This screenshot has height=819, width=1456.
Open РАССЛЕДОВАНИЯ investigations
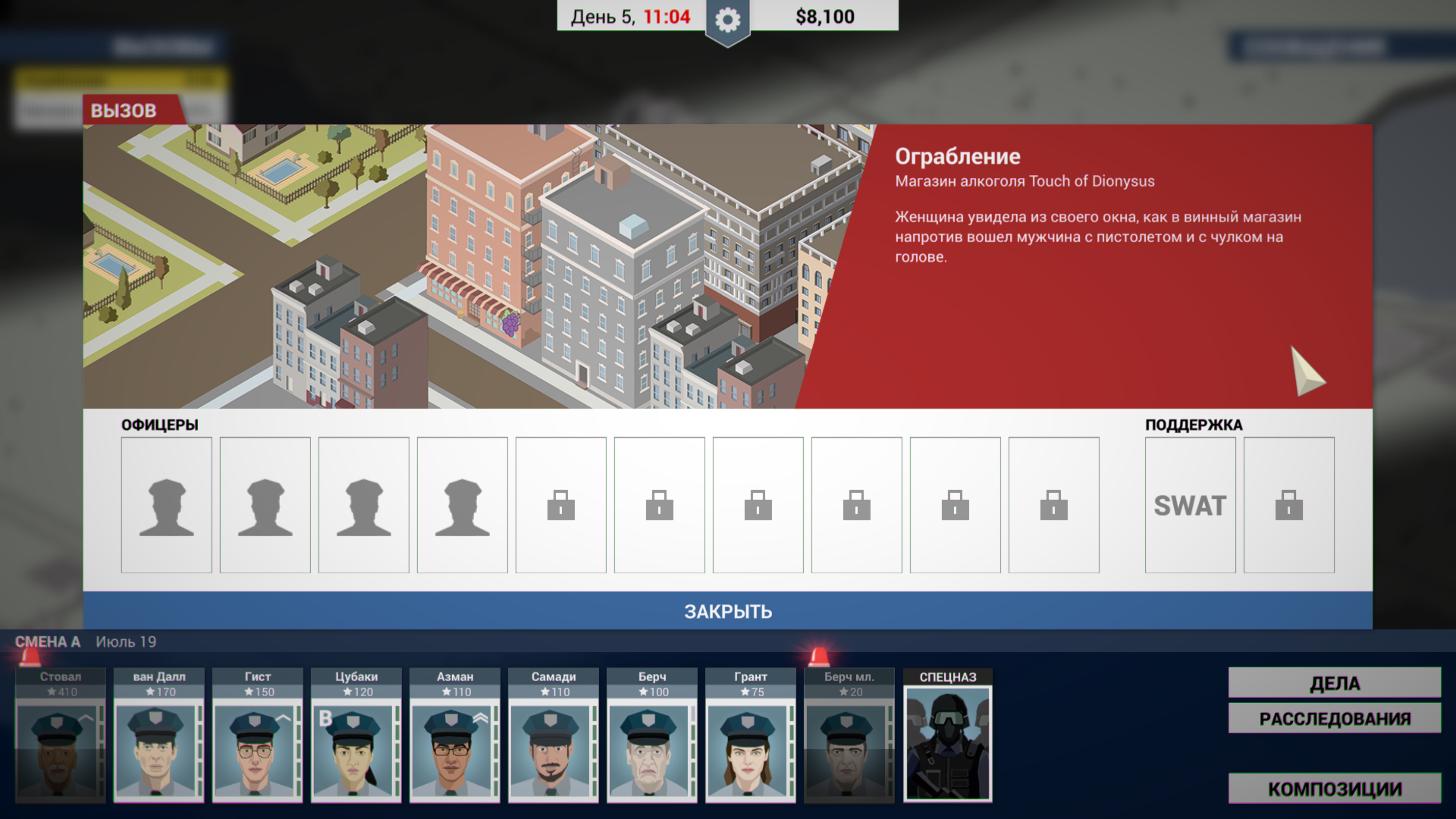point(1335,718)
